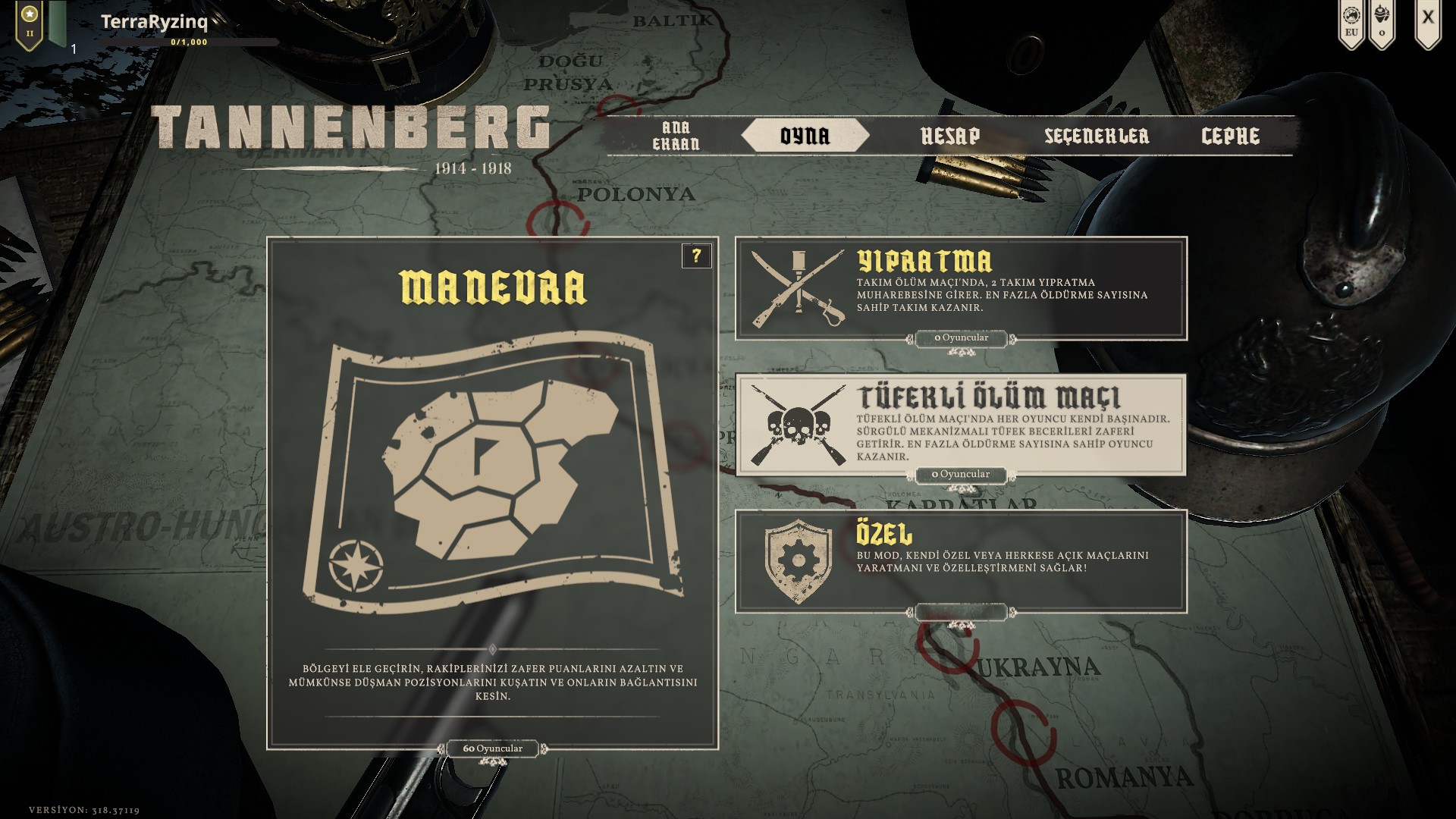This screenshot has height=819, width=1456.
Task: Pick the Tüfekli Ölüm Maçı mode
Action: point(961,425)
